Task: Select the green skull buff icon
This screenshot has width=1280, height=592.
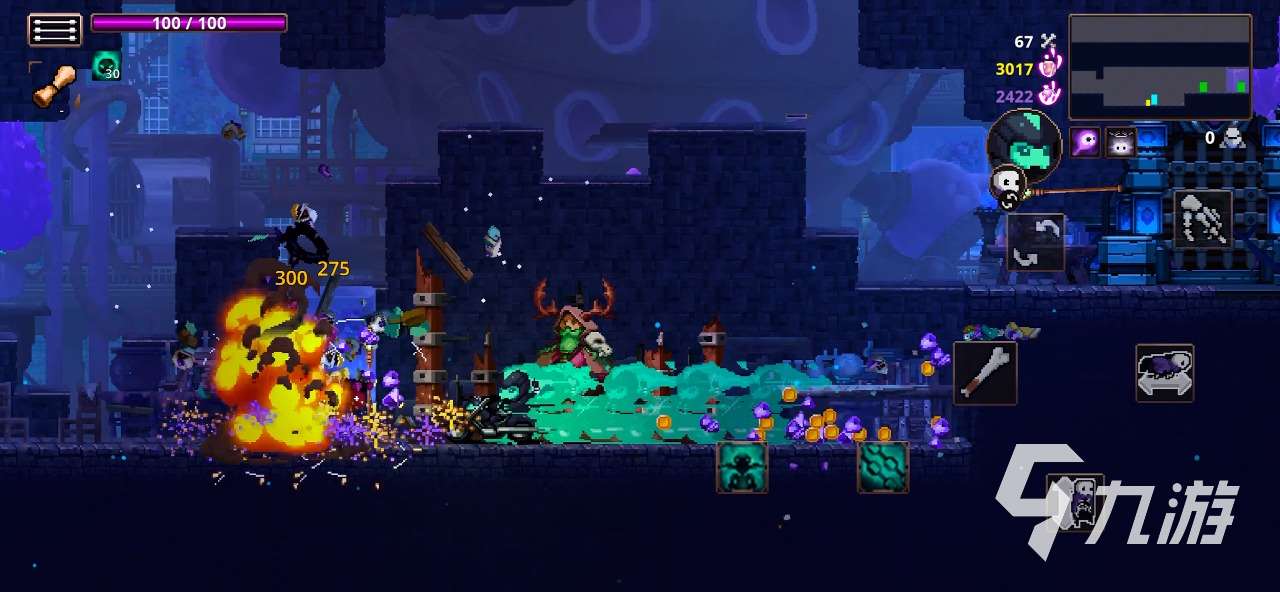Action: 106,66
